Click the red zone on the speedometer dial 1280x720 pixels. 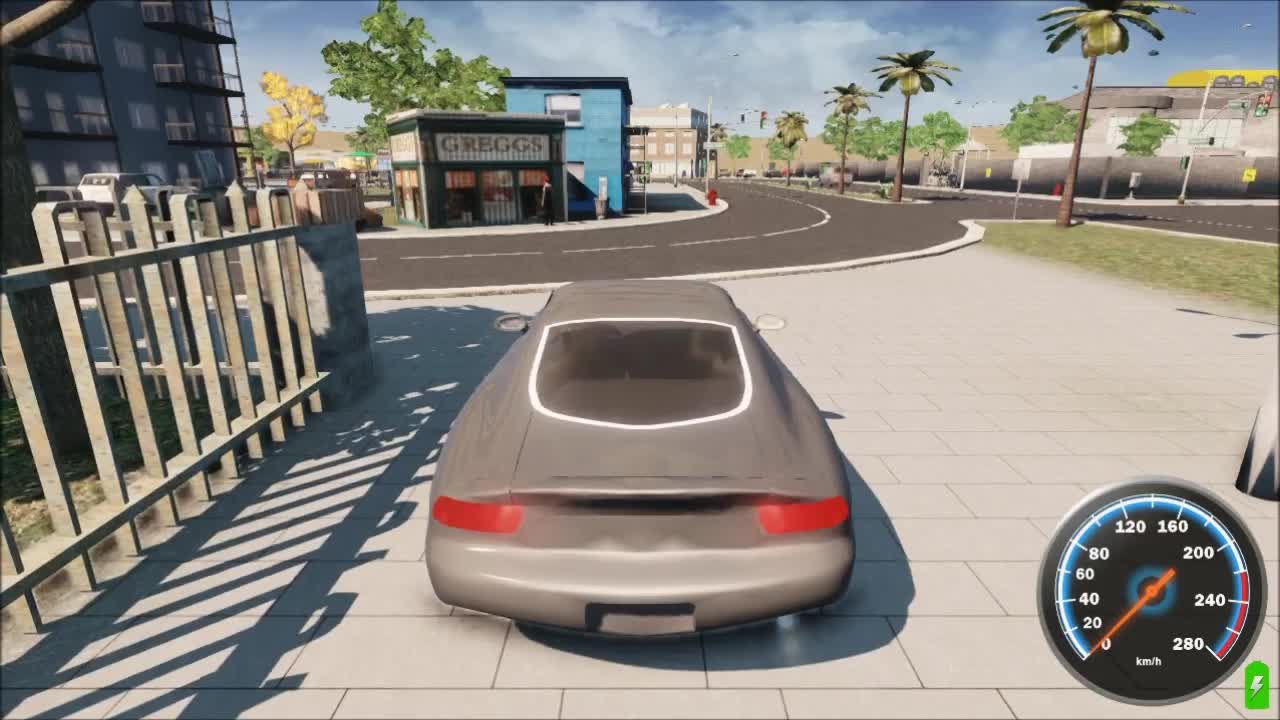1242,600
